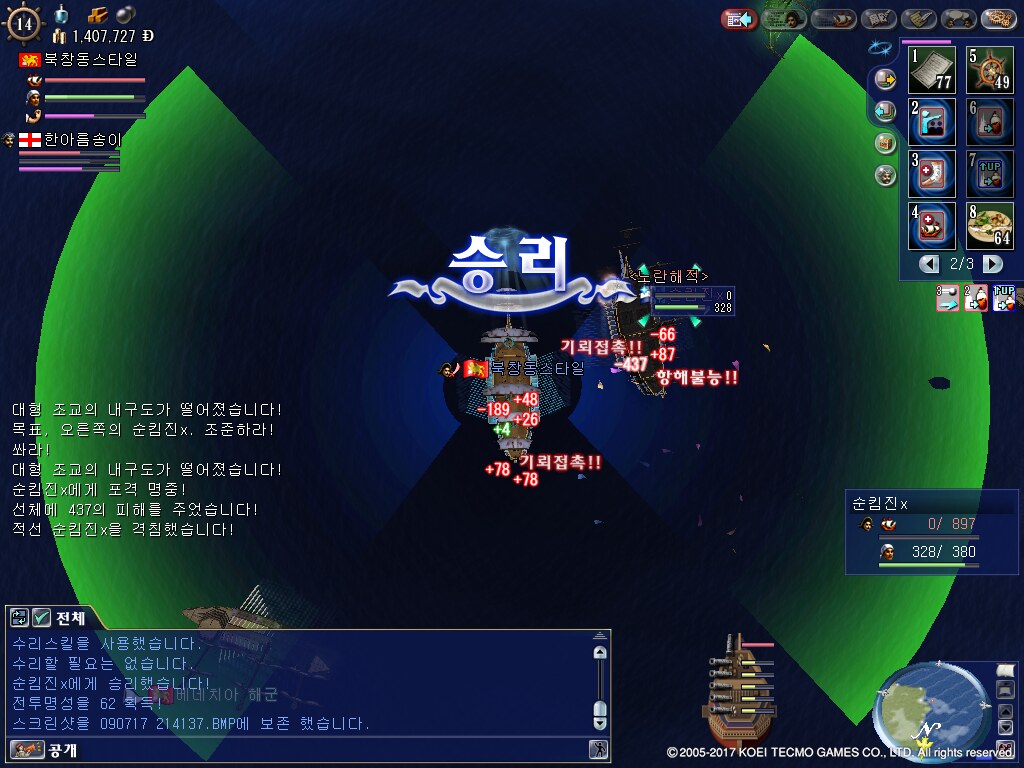Click the red menu toggle button

[x=739, y=19]
